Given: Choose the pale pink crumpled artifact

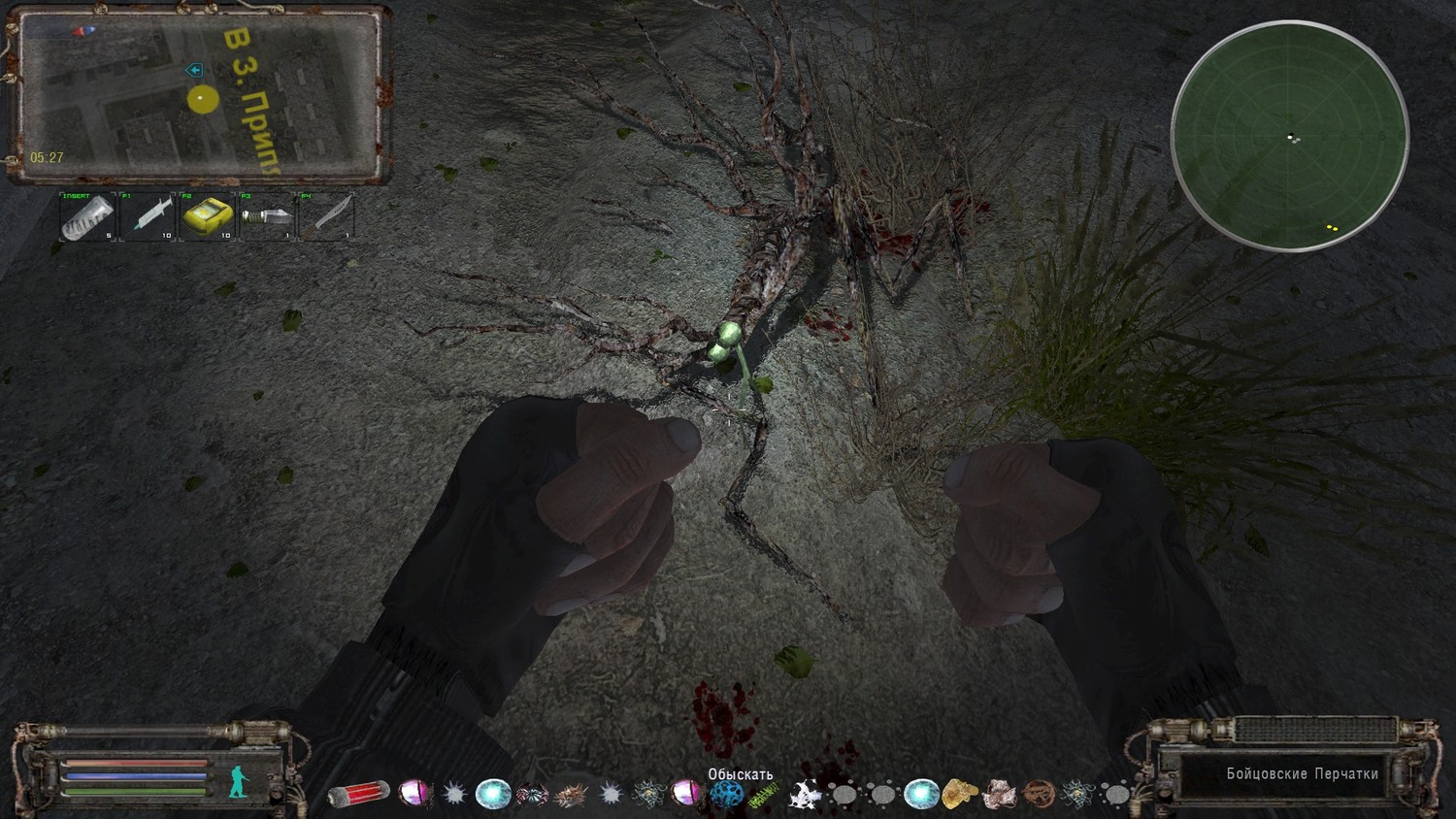Looking at the screenshot, I should pos(999,795).
